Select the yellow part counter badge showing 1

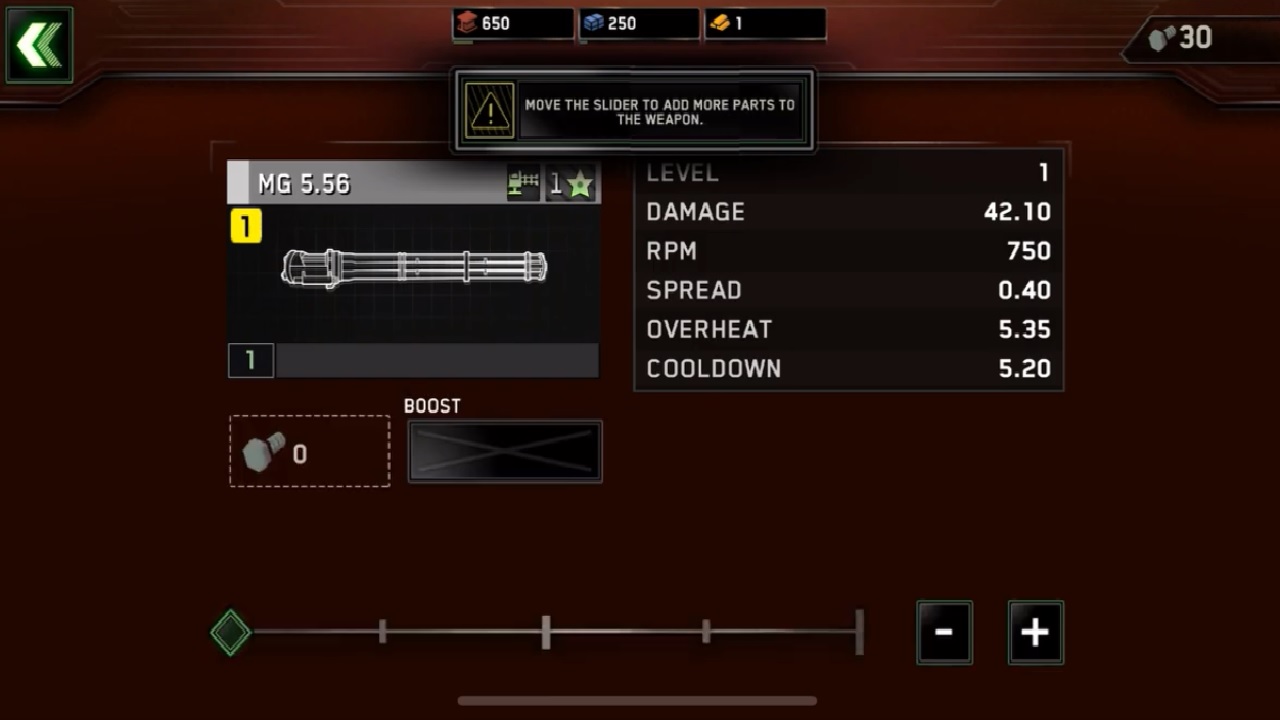pyautogui.click(x=246, y=227)
